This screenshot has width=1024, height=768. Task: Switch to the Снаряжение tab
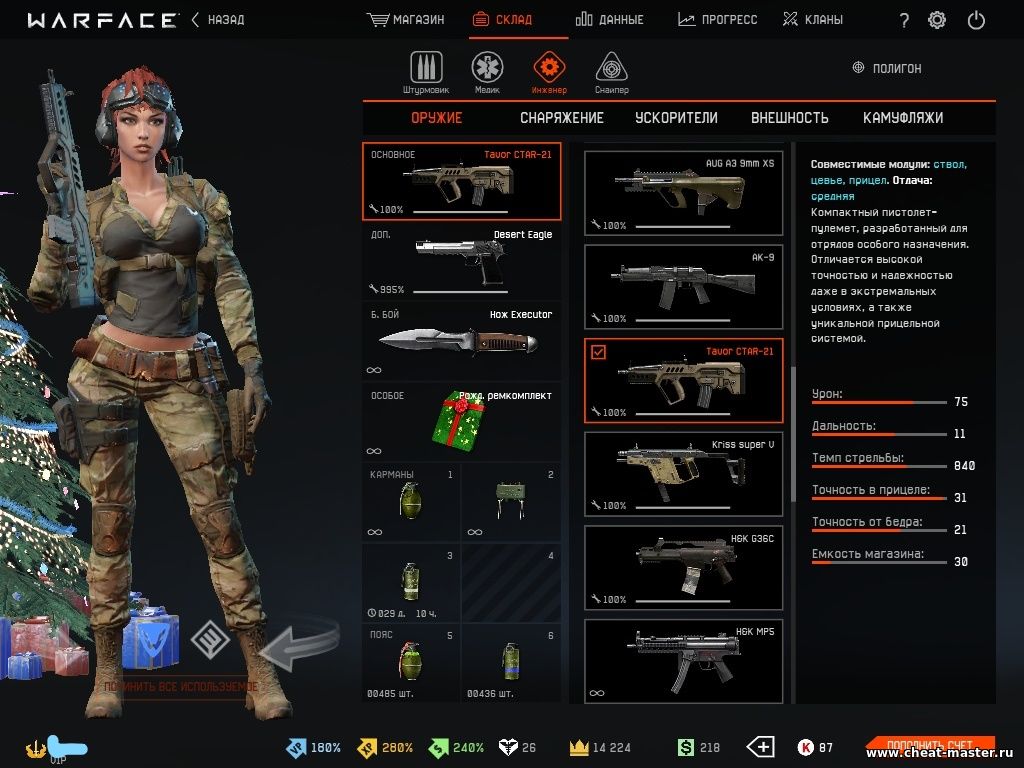tap(562, 118)
